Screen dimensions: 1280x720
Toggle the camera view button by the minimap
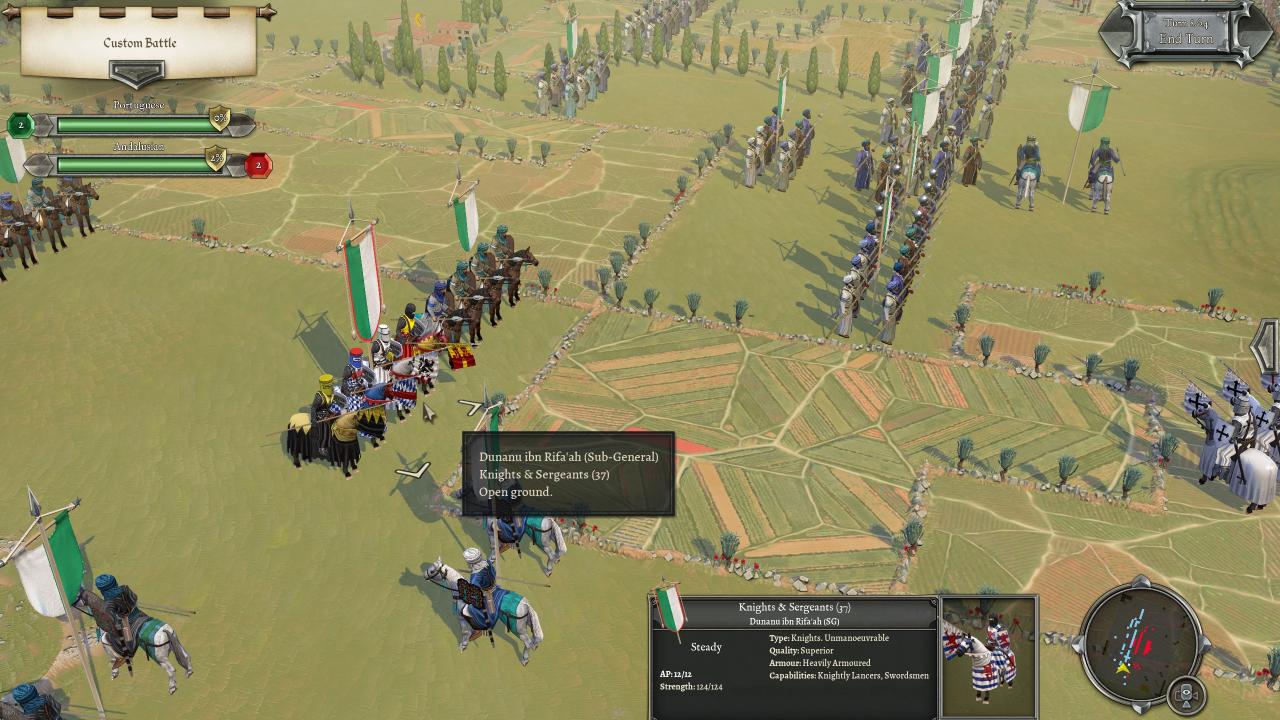pyautogui.click(x=1186, y=694)
